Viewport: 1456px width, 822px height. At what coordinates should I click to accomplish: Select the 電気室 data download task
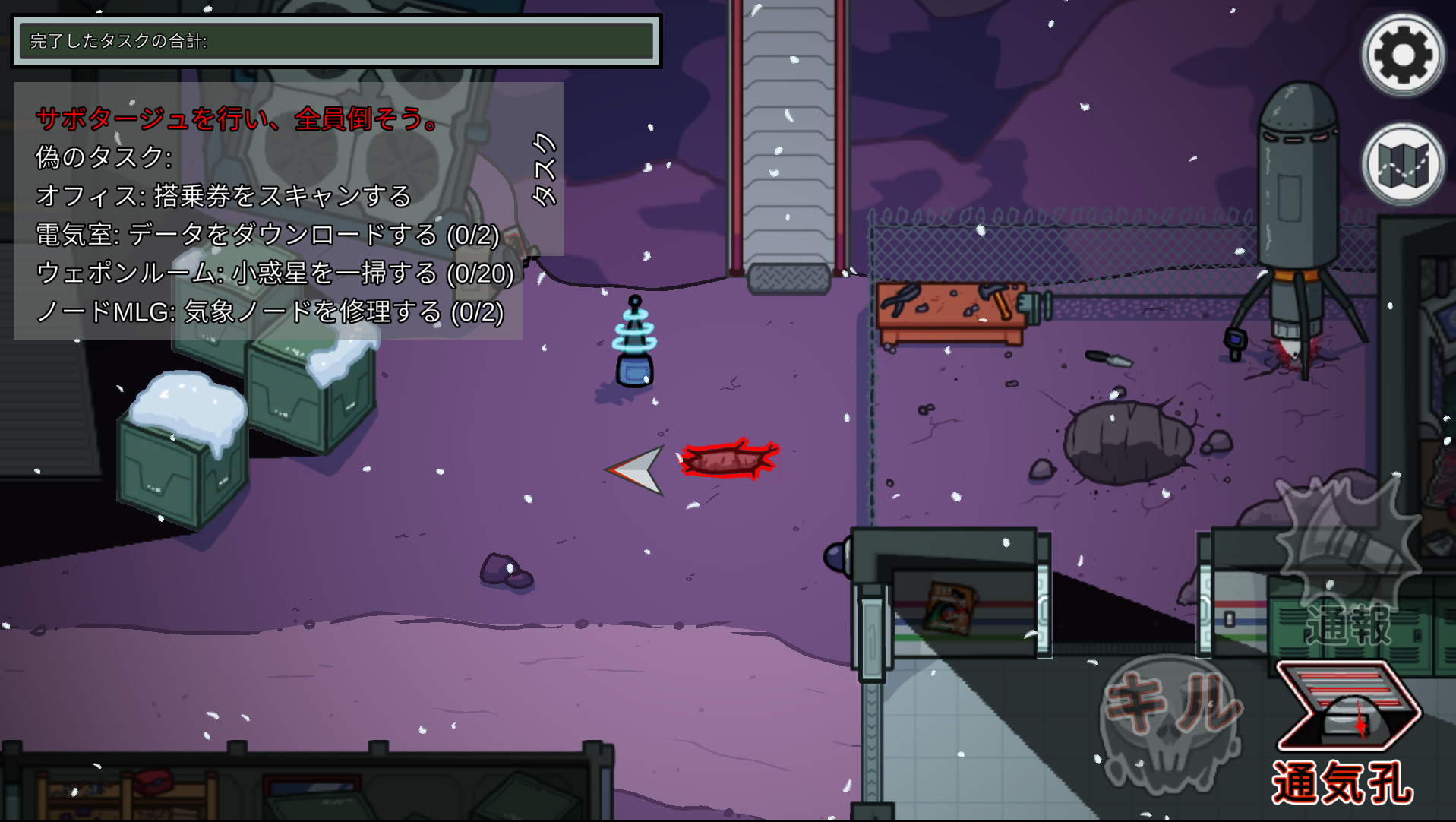tap(265, 237)
